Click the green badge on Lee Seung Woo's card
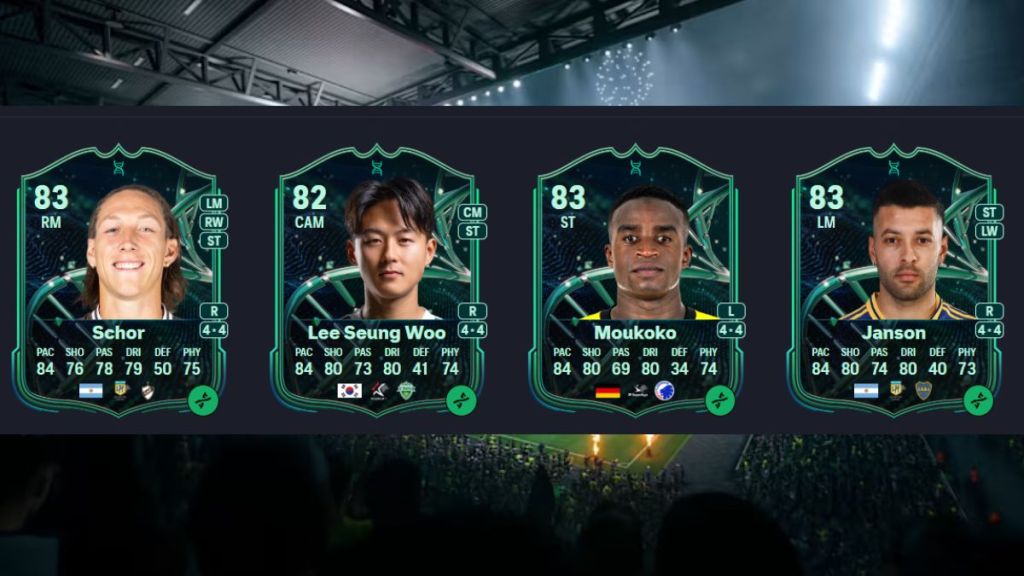This screenshot has width=1024, height=576. [461, 400]
